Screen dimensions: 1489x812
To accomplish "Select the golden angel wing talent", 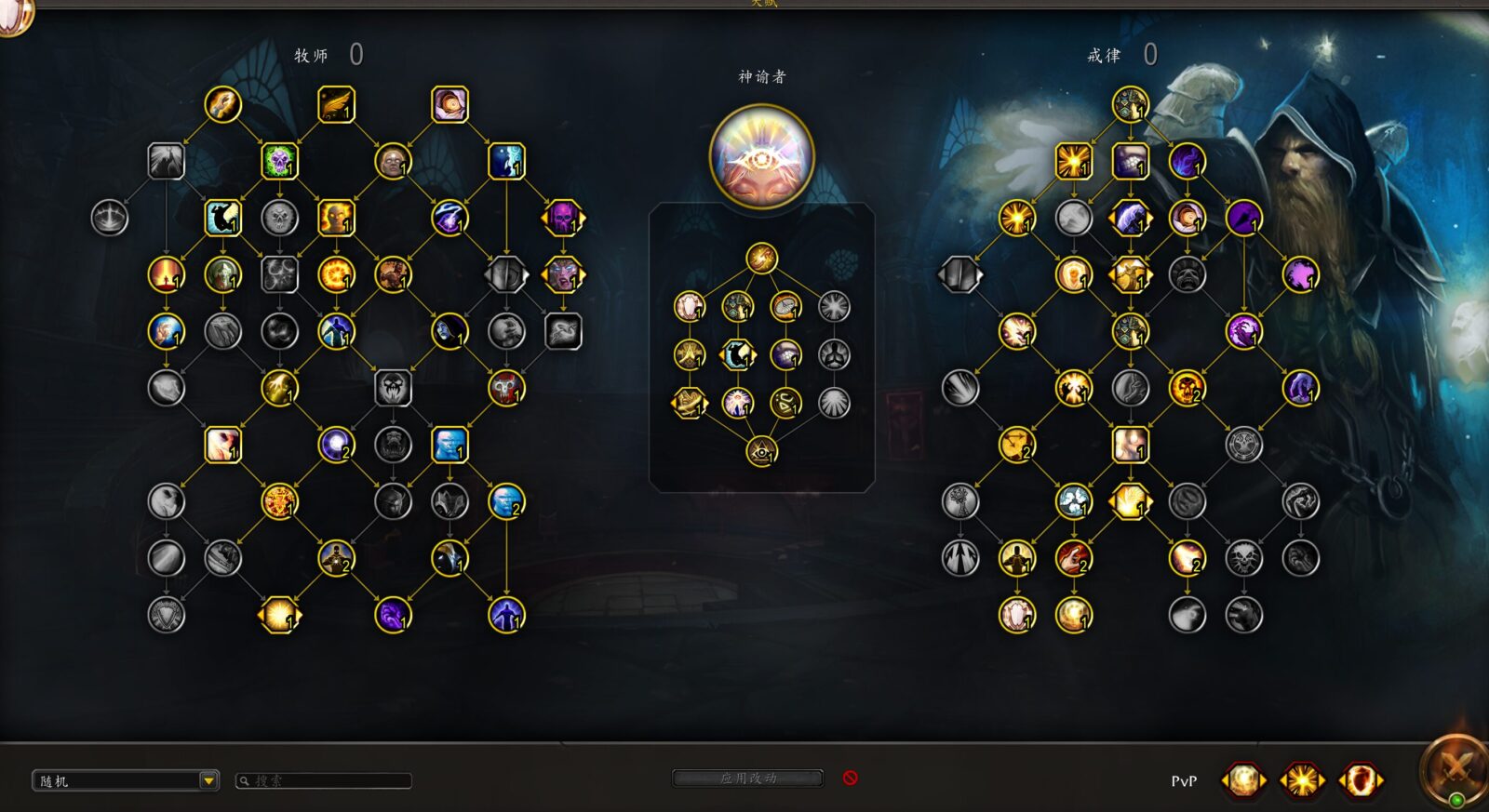I will point(336,105).
